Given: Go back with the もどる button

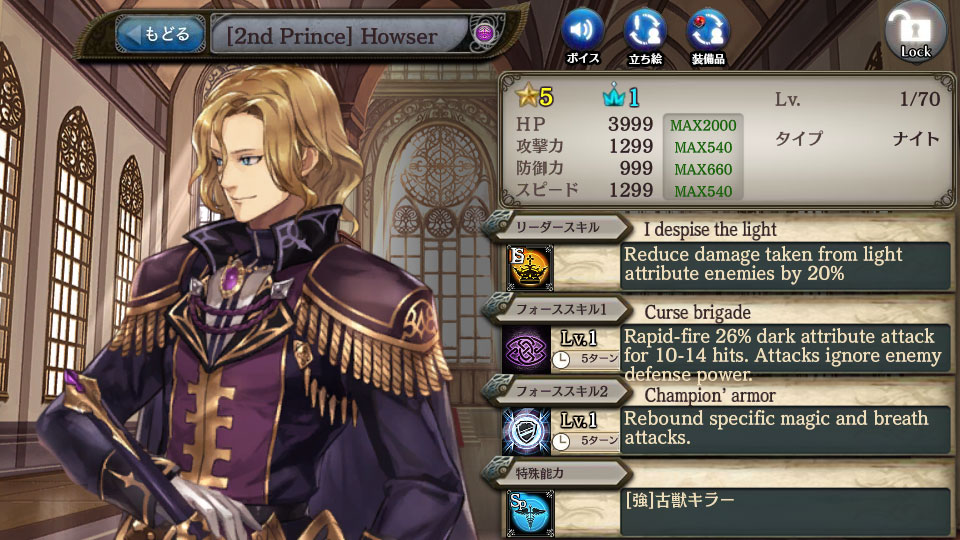Looking at the screenshot, I should click(x=160, y=35).
